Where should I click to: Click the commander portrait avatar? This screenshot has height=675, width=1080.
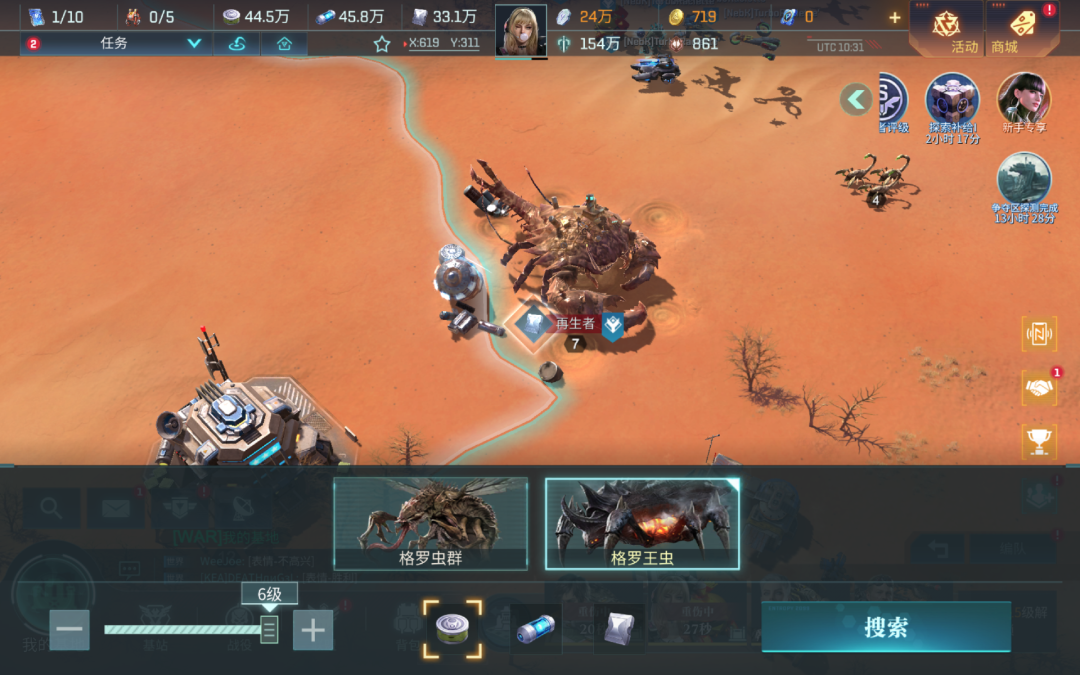[x=521, y=30]
